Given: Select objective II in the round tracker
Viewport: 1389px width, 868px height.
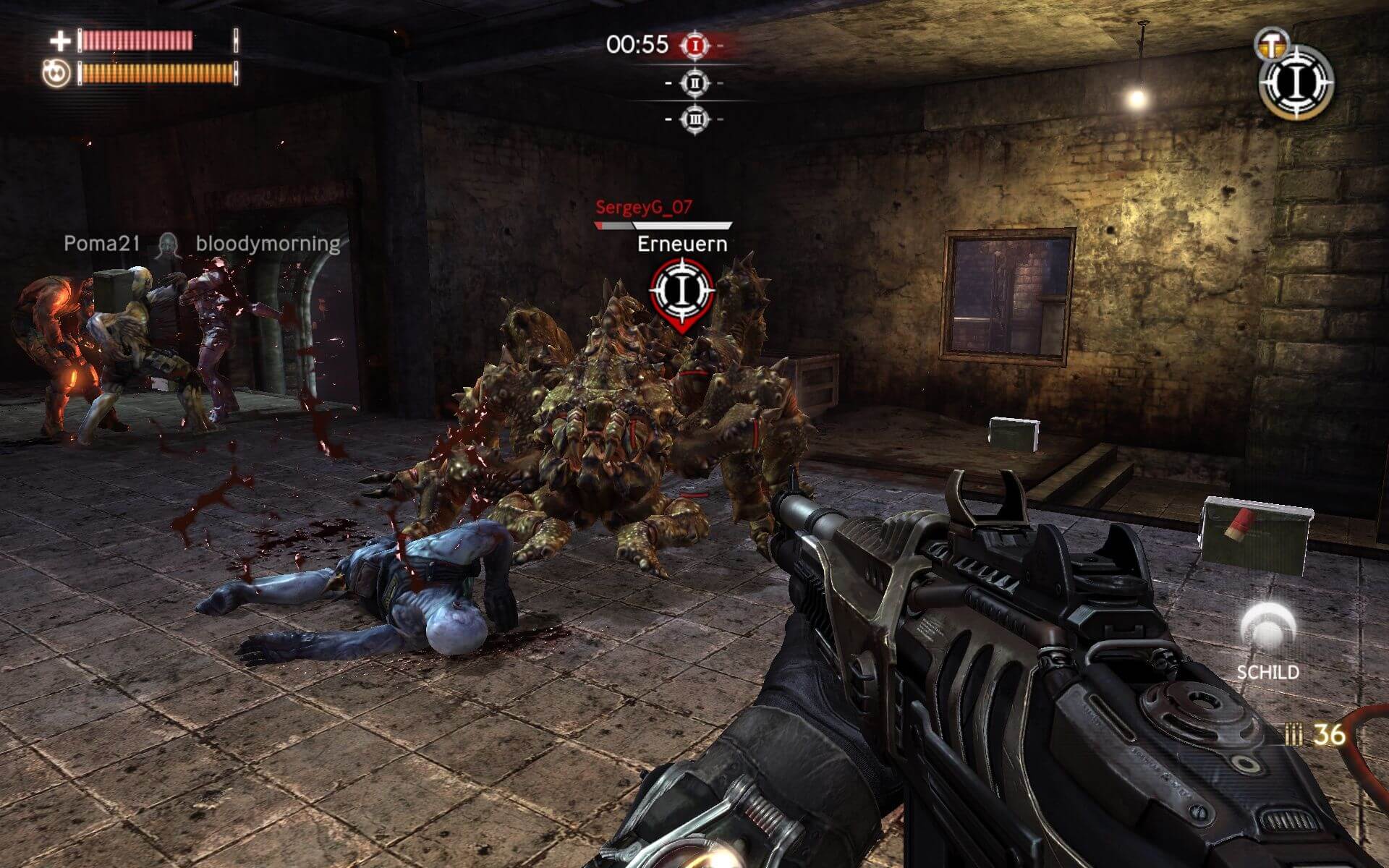Looking at the screenshot, I should click(x=695, y=83).
